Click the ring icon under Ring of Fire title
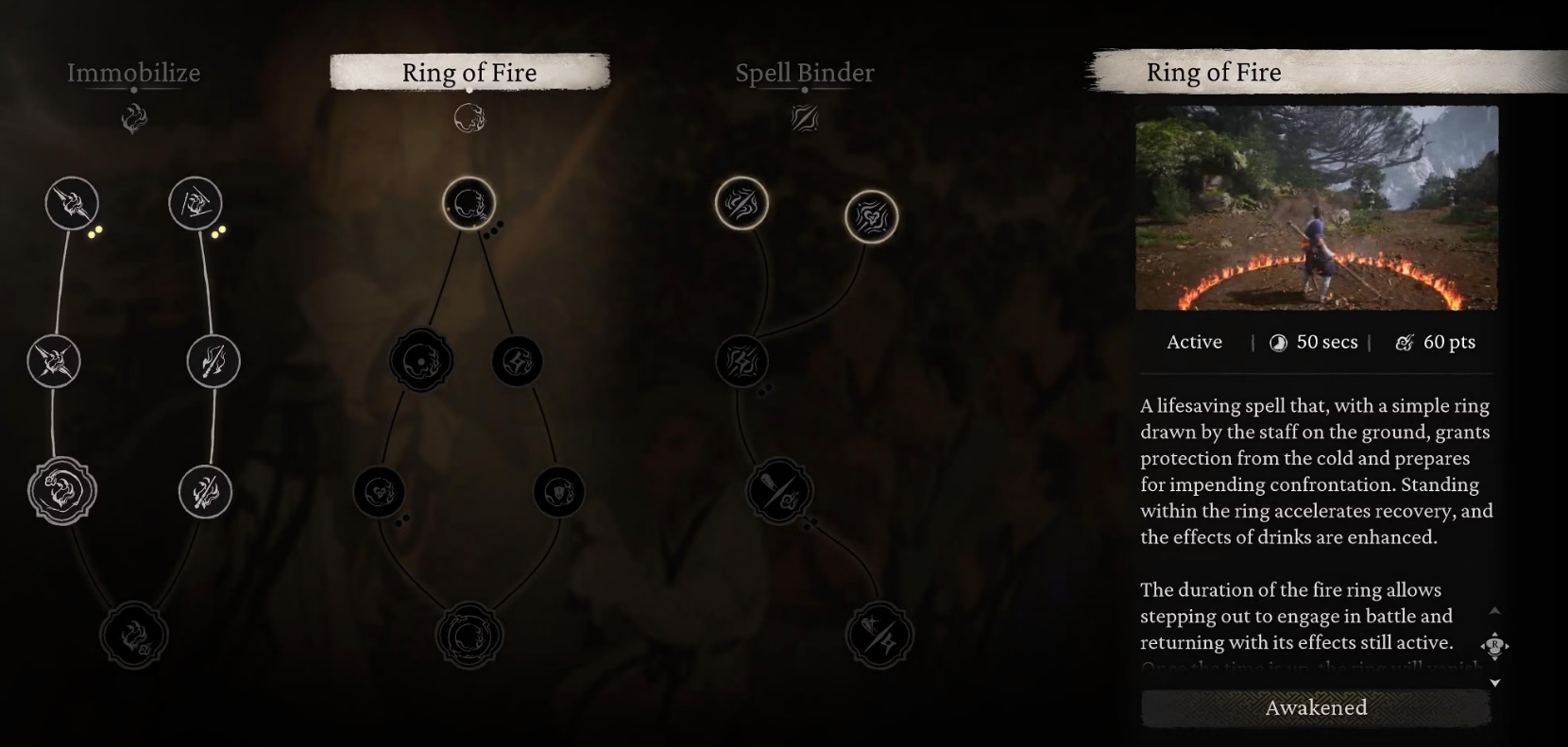Screen dimensions: 1568x747 click(469, 119)
